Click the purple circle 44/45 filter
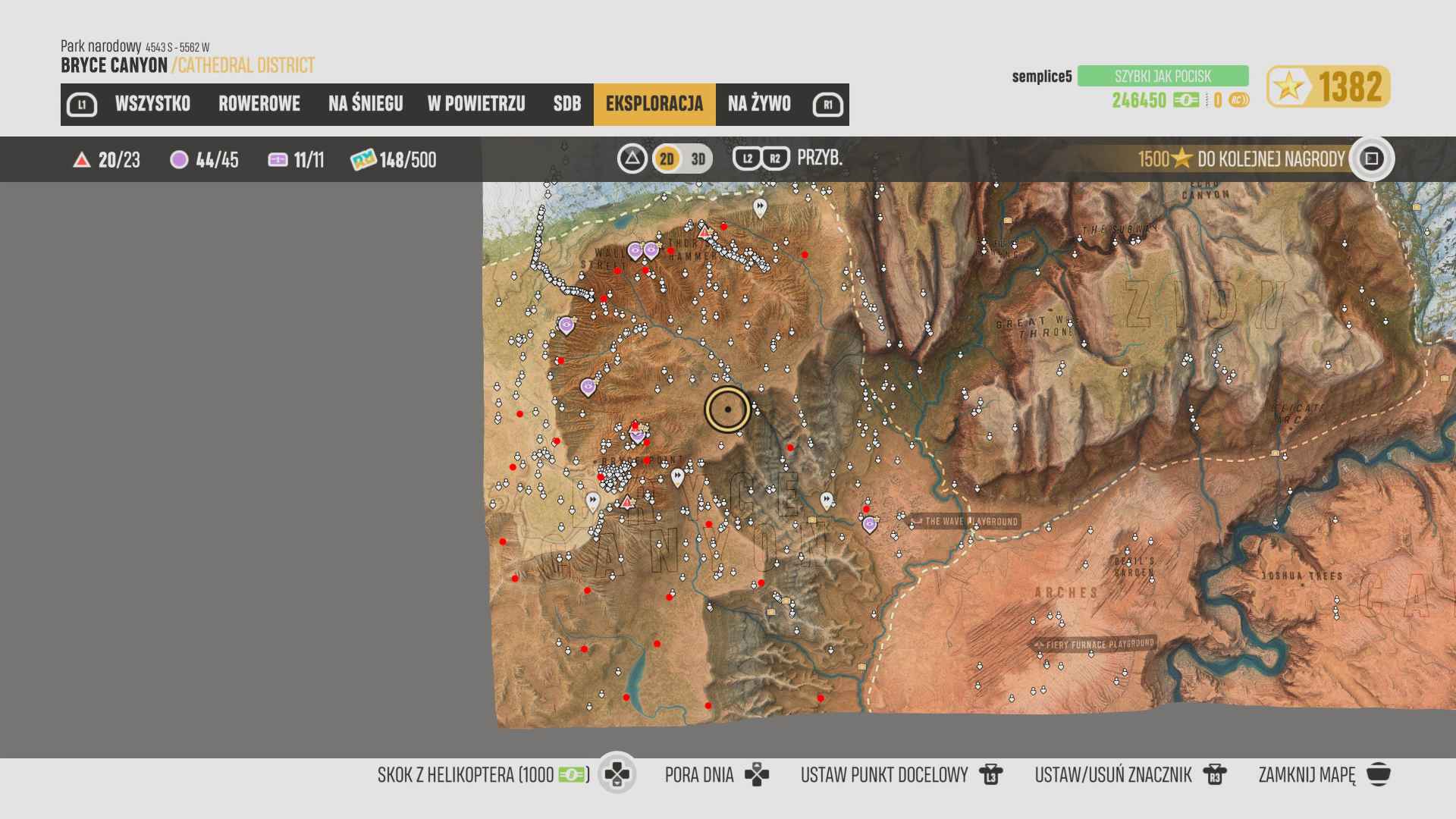1456x819 pixels. click(205, 160)
